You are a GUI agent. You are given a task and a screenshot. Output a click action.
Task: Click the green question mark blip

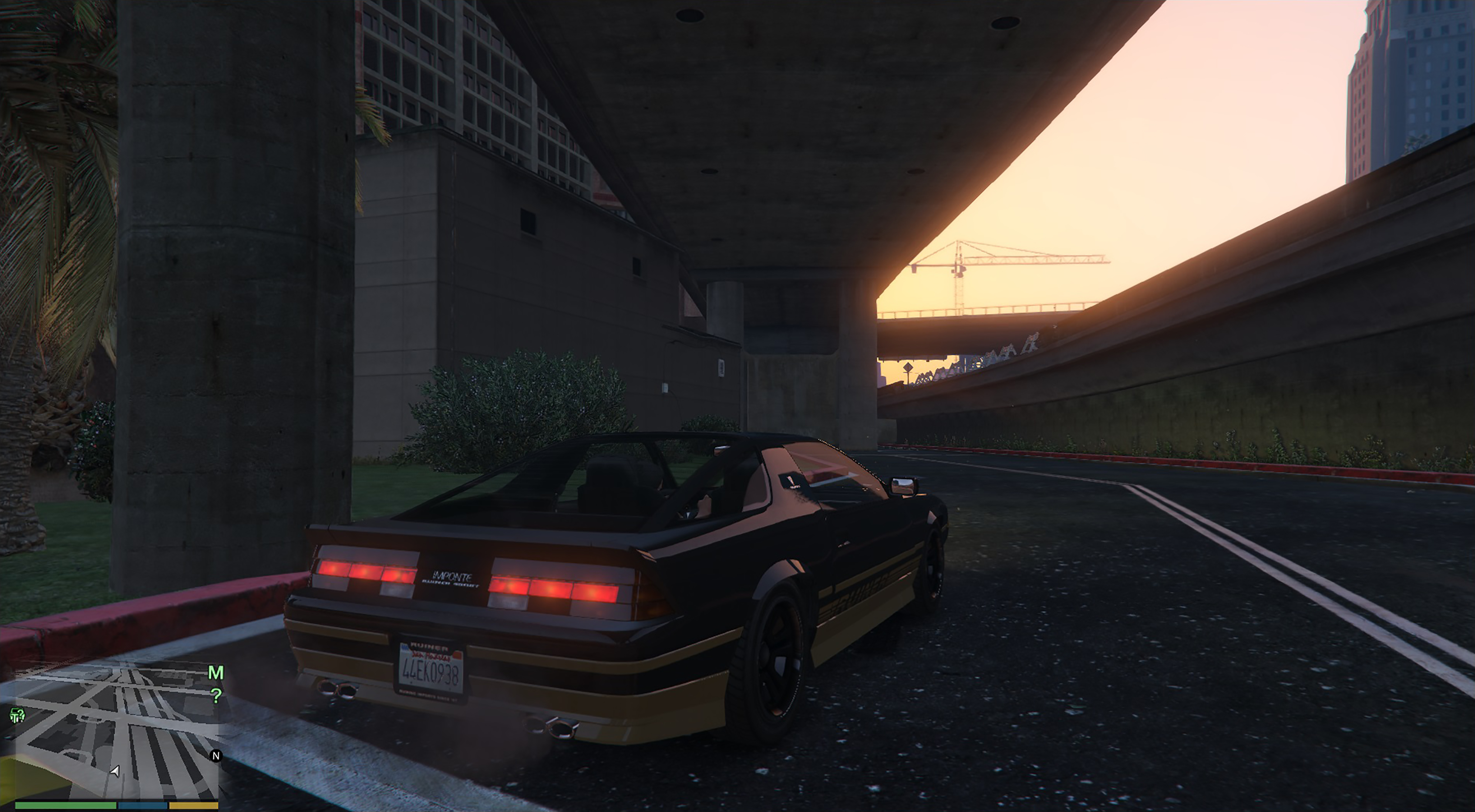click(216, 696)
